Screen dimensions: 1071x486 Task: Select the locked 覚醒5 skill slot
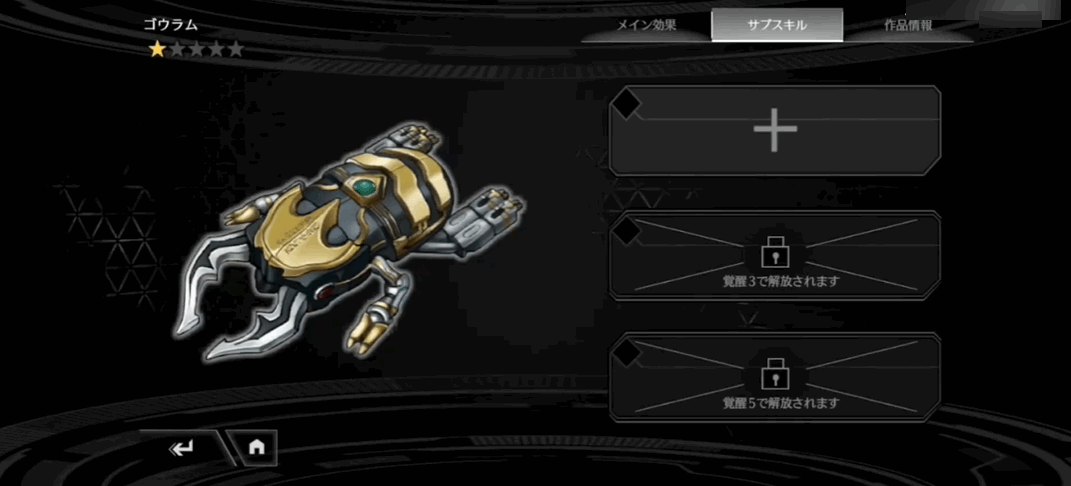(x=775, y=378)
